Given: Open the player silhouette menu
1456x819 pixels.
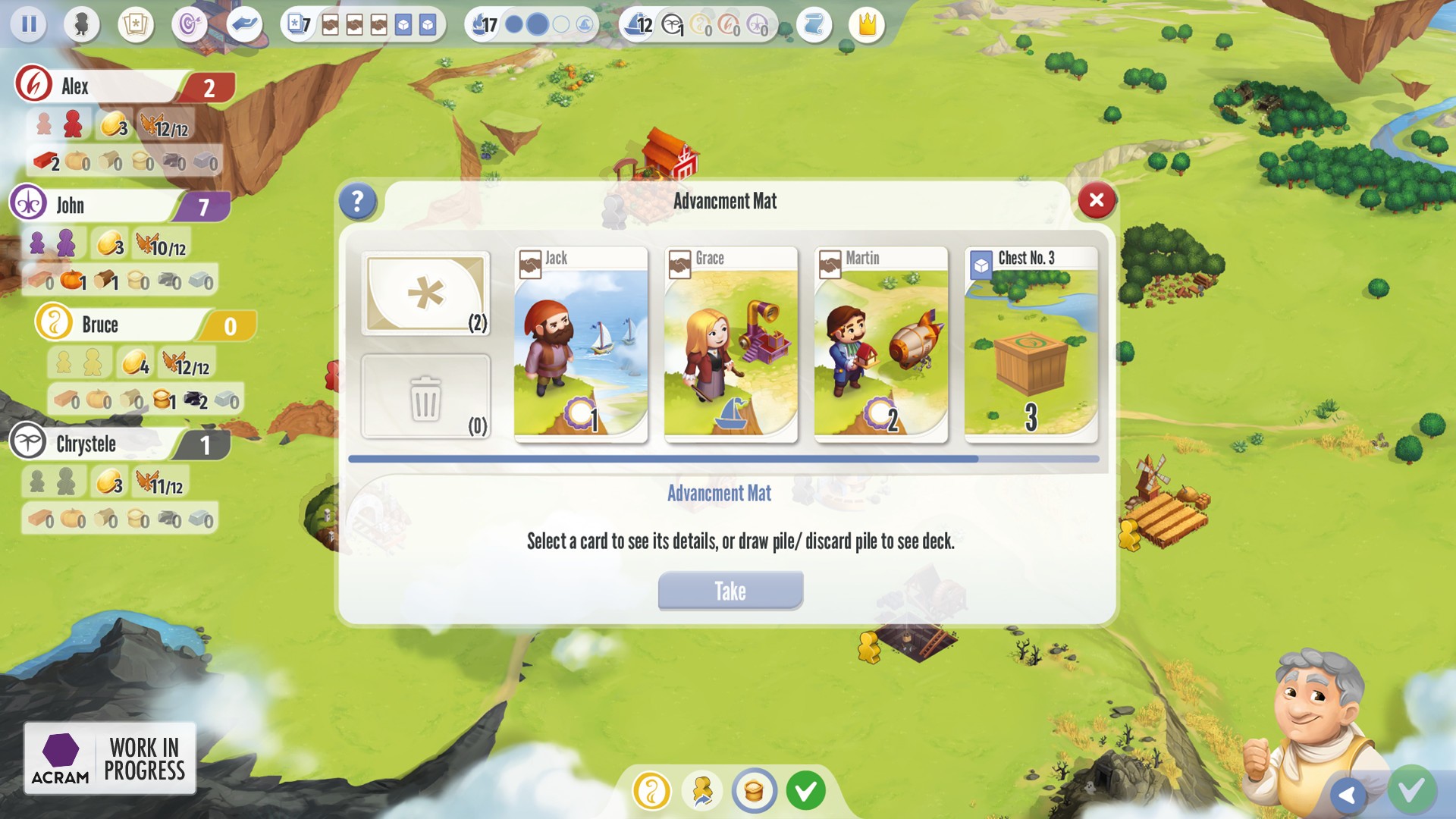Looking at the screenshot, I should pyautogui.click(x=81, y=24).
